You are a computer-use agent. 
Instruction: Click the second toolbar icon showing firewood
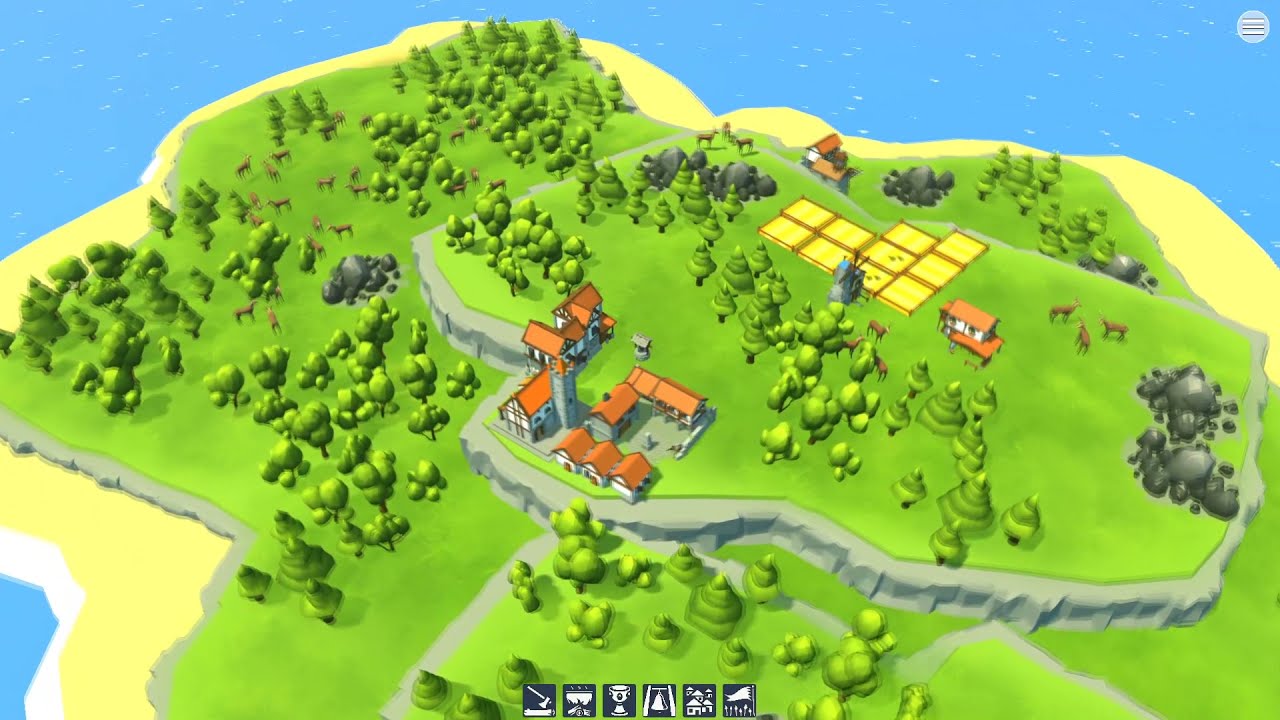(x=578, y=698)
